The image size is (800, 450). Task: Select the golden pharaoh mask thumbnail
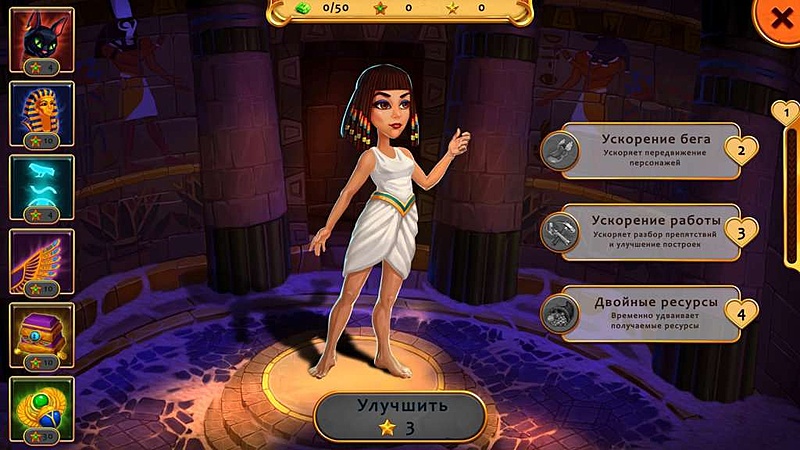pyautogui.click(x=41, y=114)
